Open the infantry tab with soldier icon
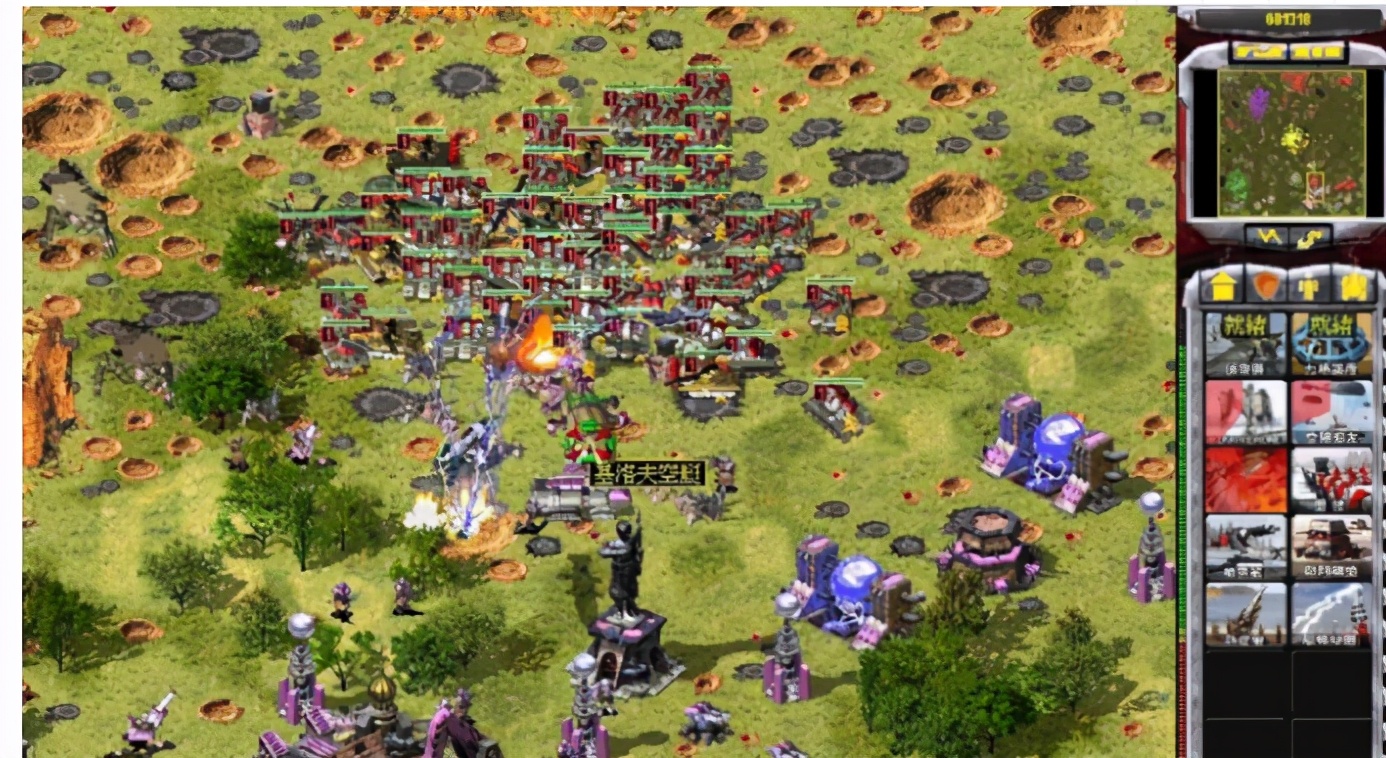This screenshot has width=1386, height=758. pos(1309,287)
